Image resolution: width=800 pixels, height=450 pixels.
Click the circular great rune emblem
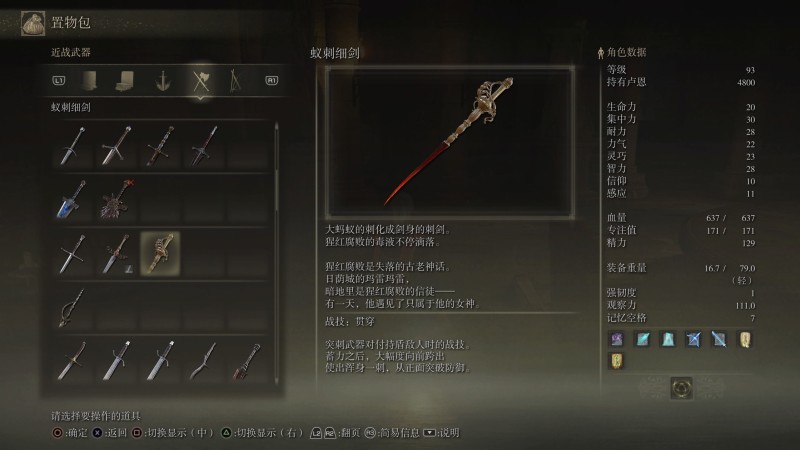682,388
